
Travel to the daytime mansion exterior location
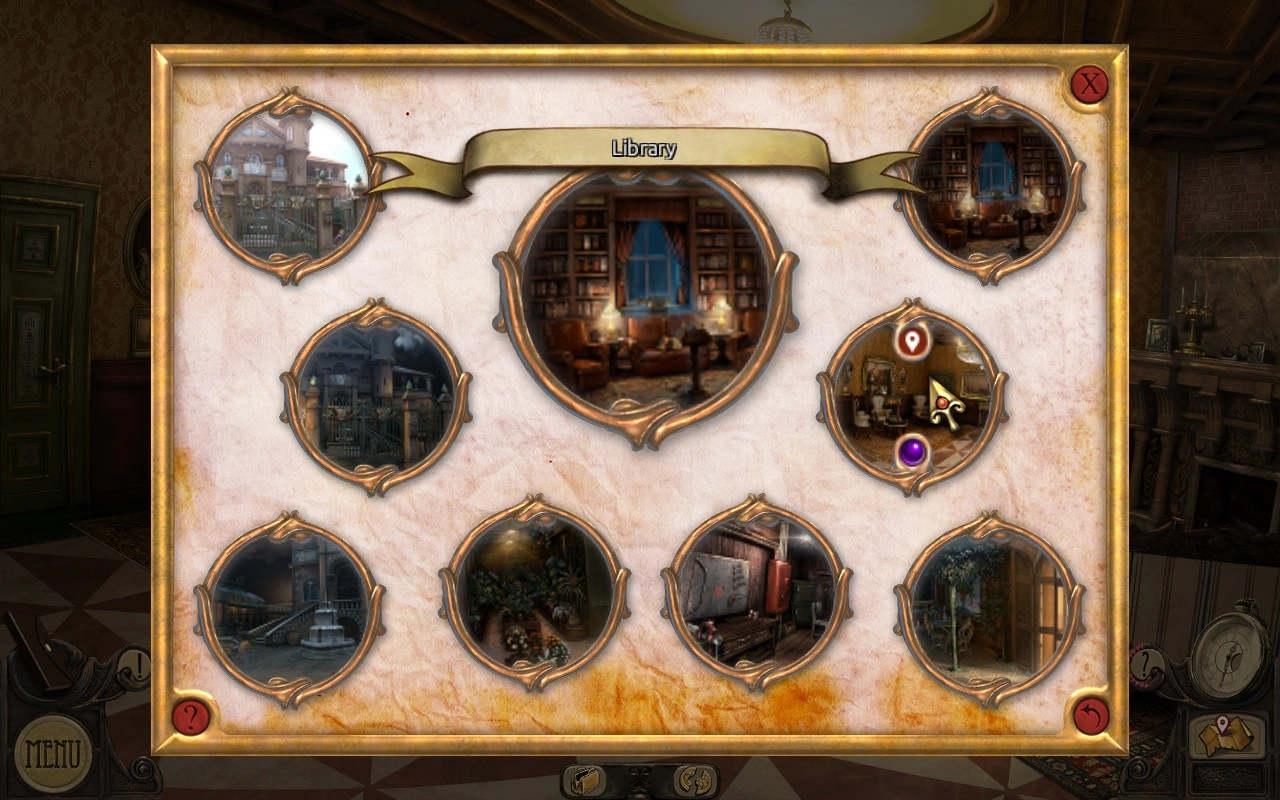coord(287,186)
